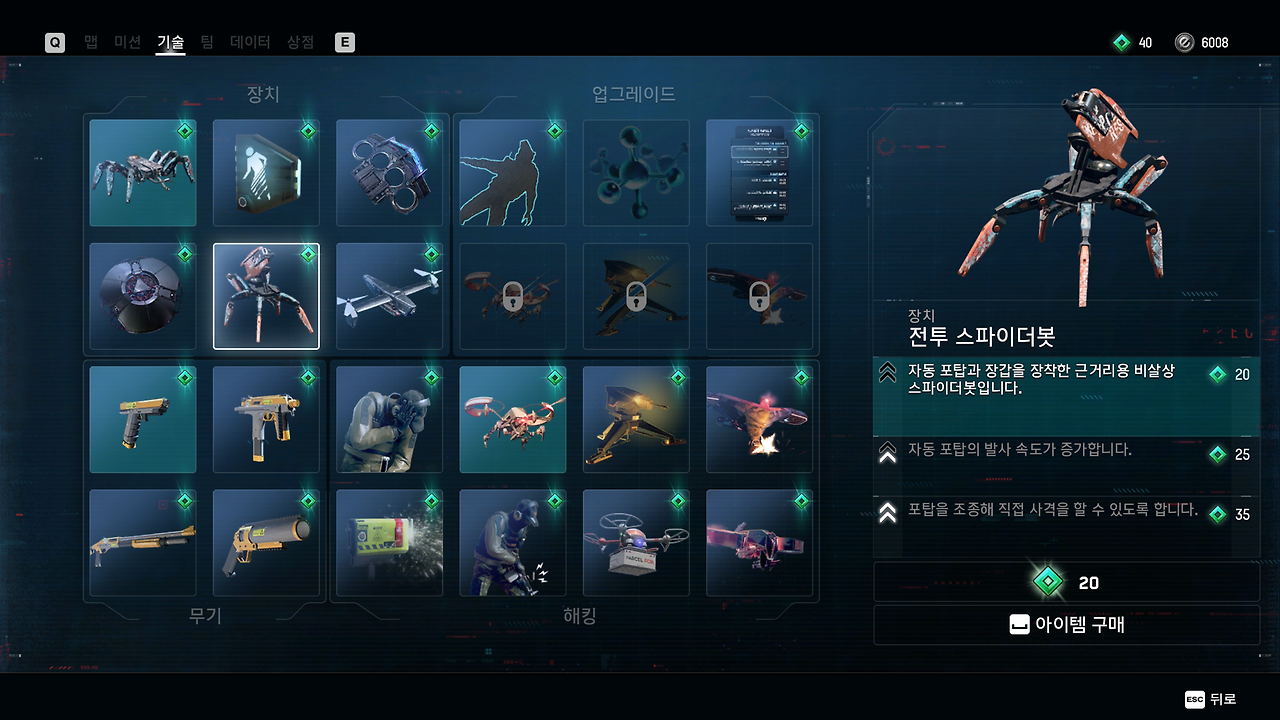Select the spiderbot device in the top-left grid
The width and height of the screenshot is (1280, 720).
142,172
